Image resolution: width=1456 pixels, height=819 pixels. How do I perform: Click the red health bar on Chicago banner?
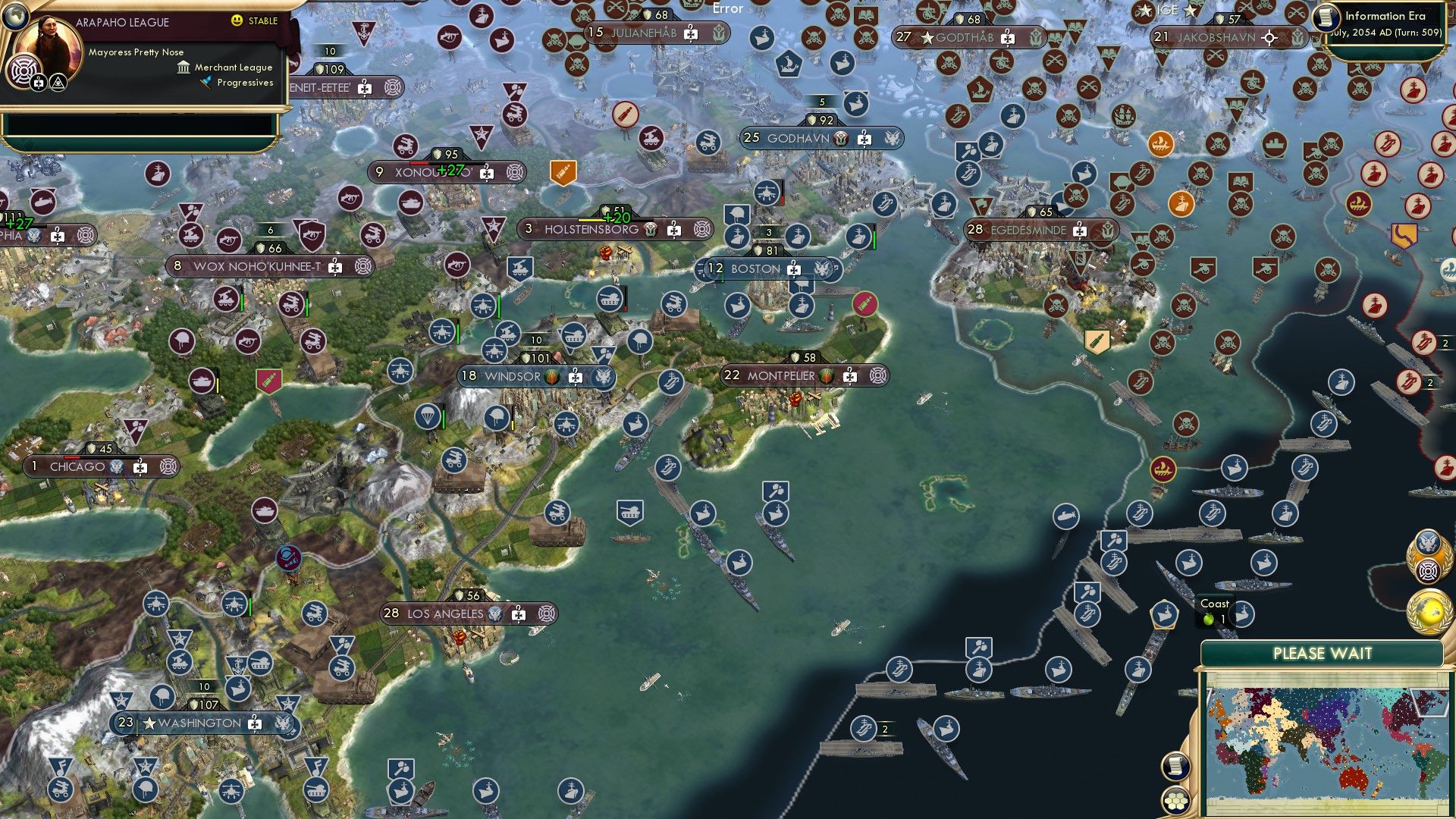(72, 458)
